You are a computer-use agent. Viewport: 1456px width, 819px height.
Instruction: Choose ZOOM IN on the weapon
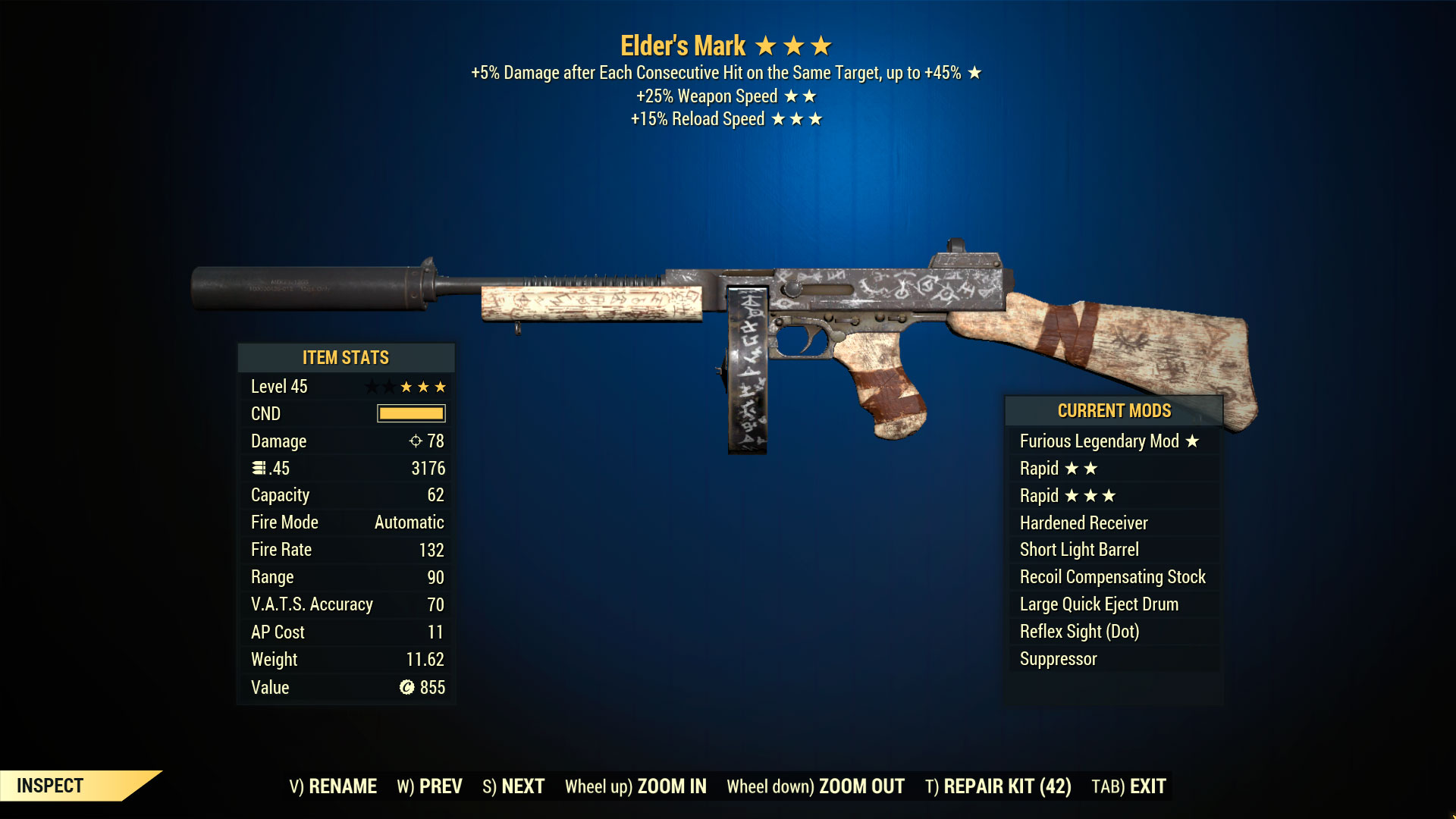pos(635,786)
